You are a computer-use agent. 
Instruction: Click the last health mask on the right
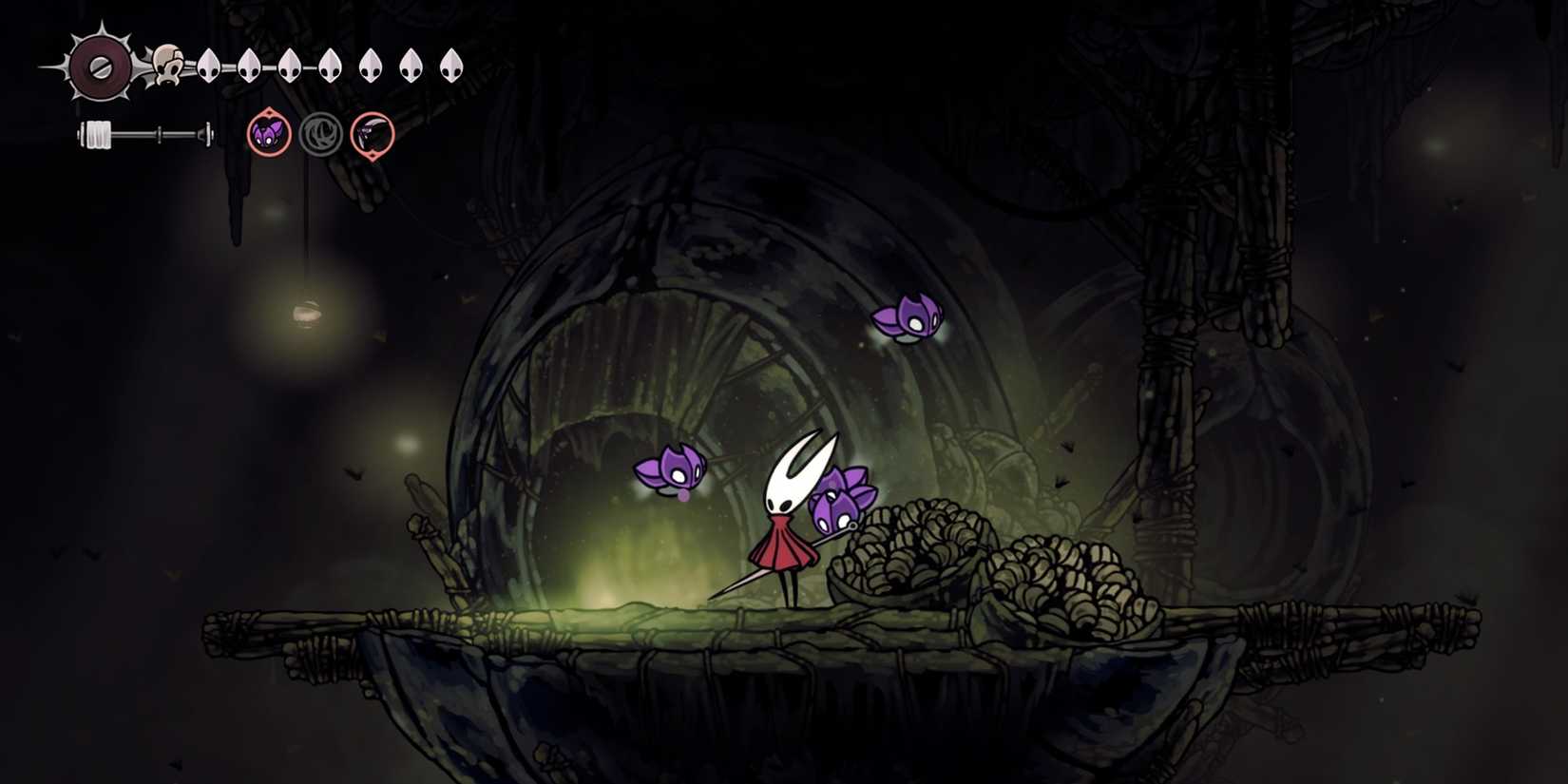click(x=454, y=65)
